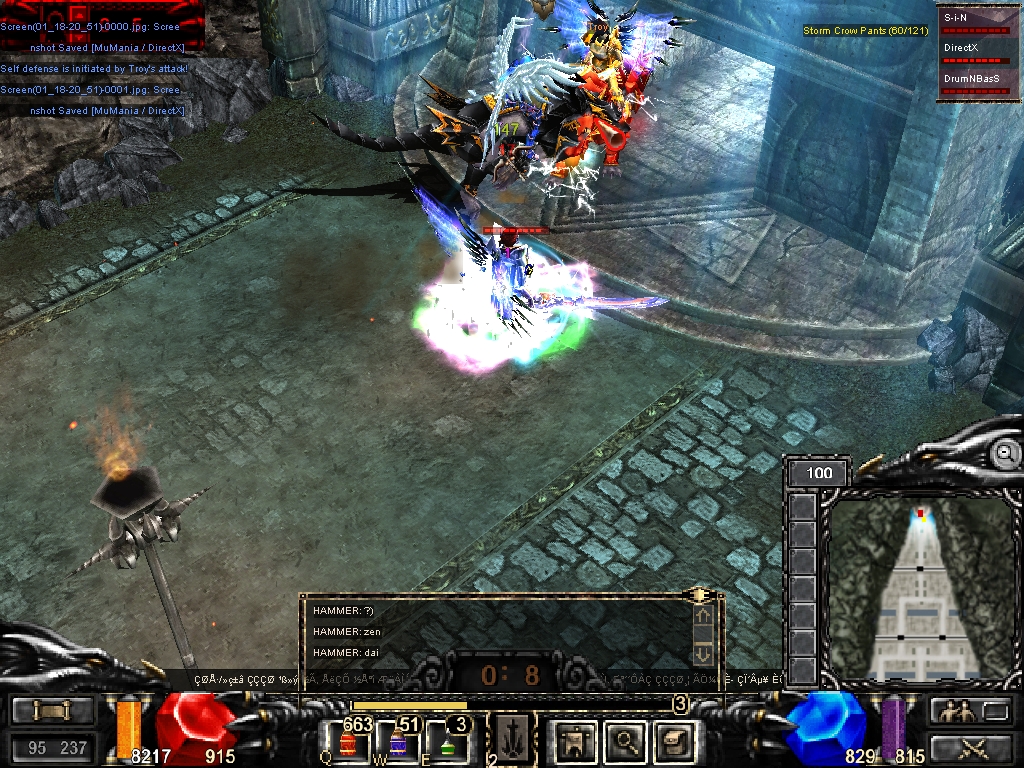Use the blue mana potion in slot W
The height and width of the screenshot is (768, 1024).
click(398, 743)
